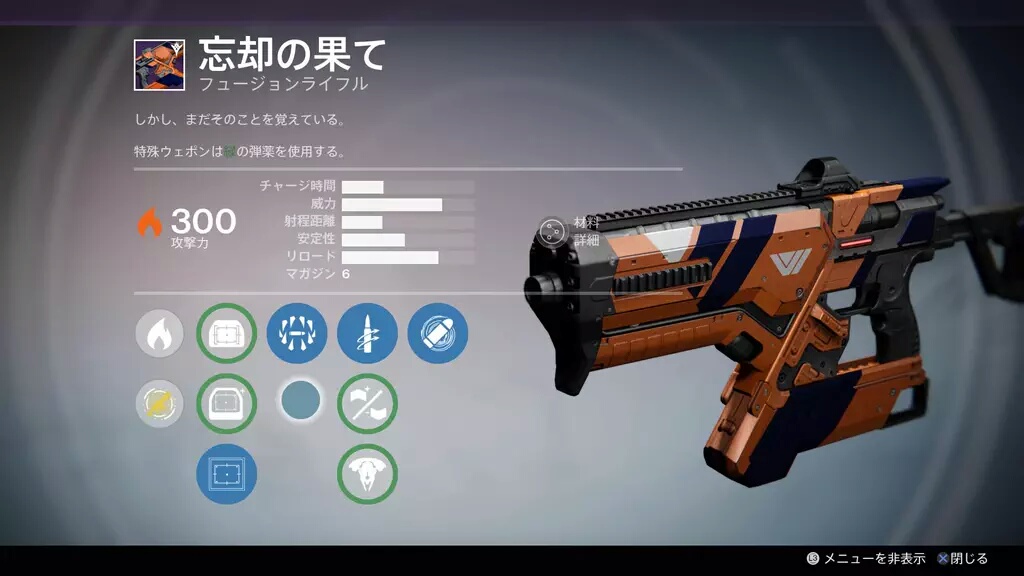Select the solar flame damage node
The image size is (1024, 576).
tap(158, 333)
